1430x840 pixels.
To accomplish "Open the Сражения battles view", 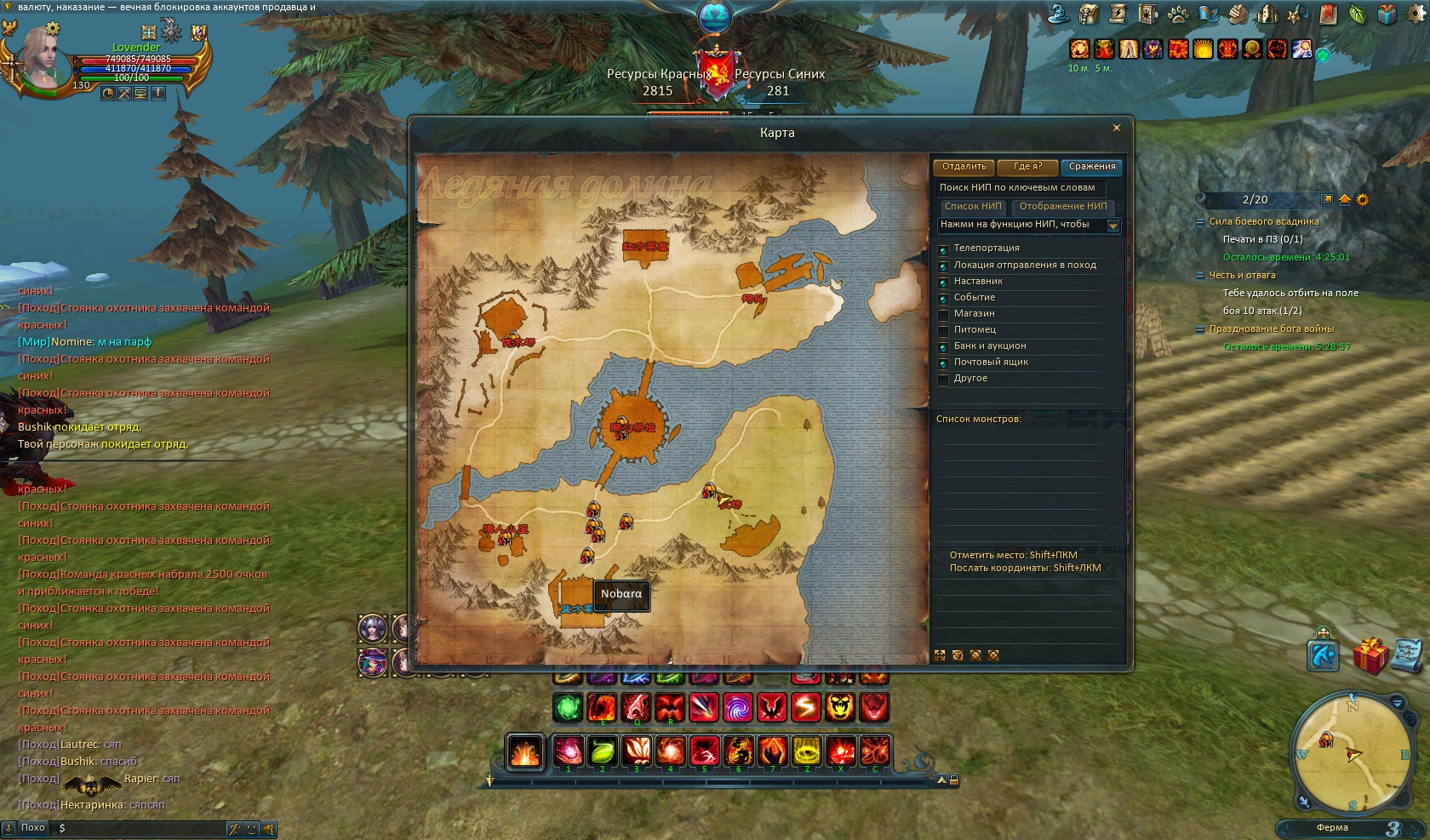I will (x=1091, y=167).
